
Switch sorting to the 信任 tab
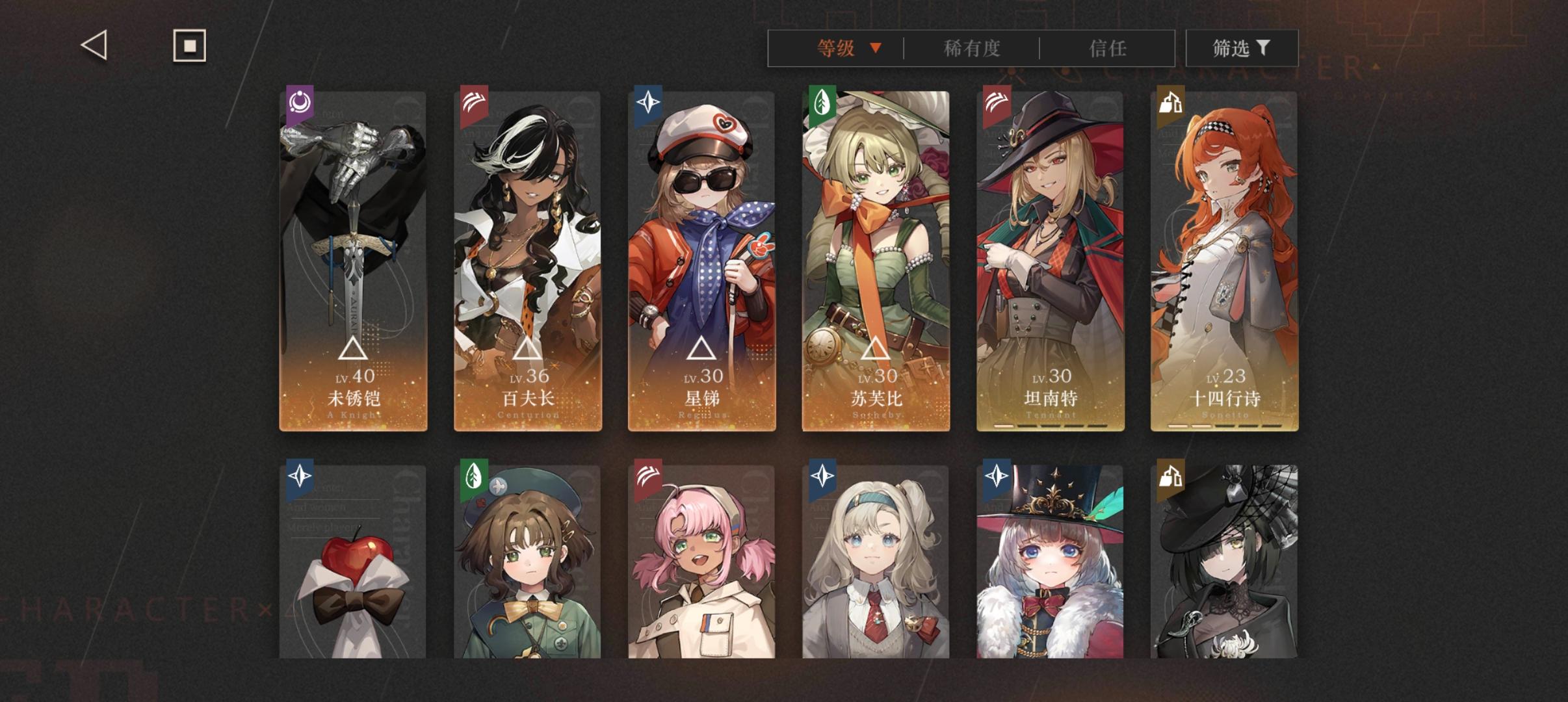pyautogui.click(x=1107, y=48)
